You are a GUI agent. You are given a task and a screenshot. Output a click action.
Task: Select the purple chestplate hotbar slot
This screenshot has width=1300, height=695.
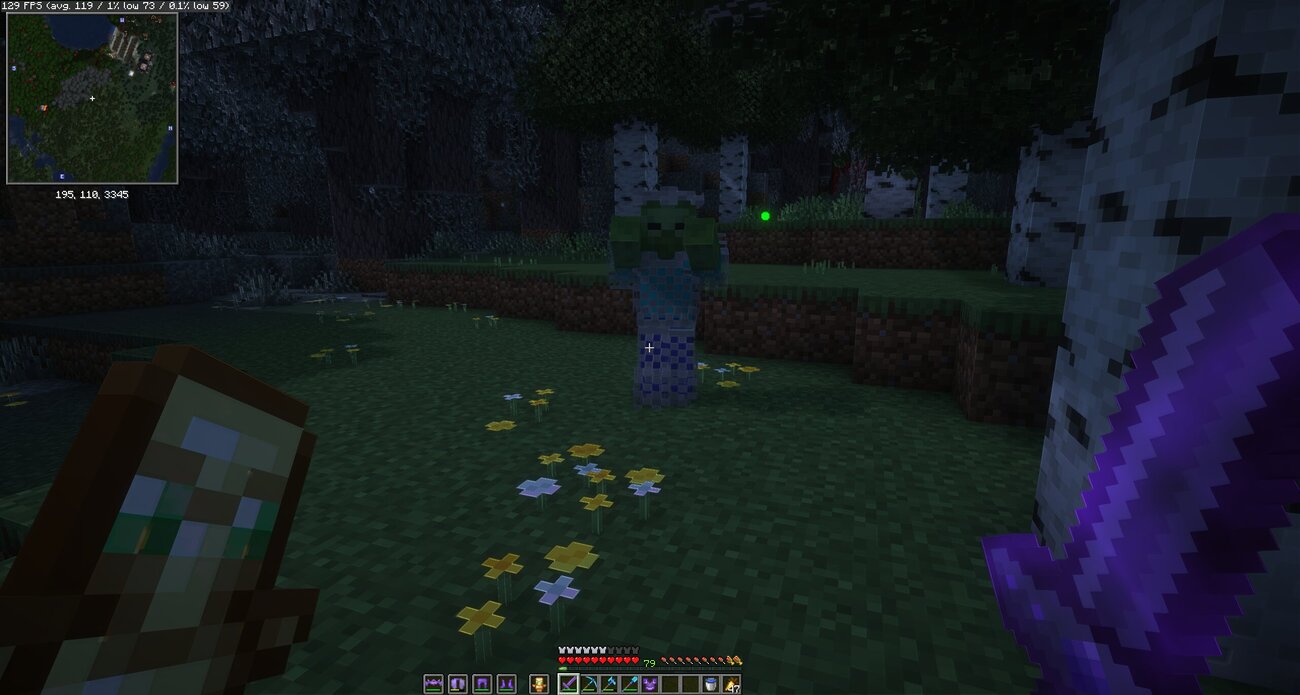pos(649,684)
